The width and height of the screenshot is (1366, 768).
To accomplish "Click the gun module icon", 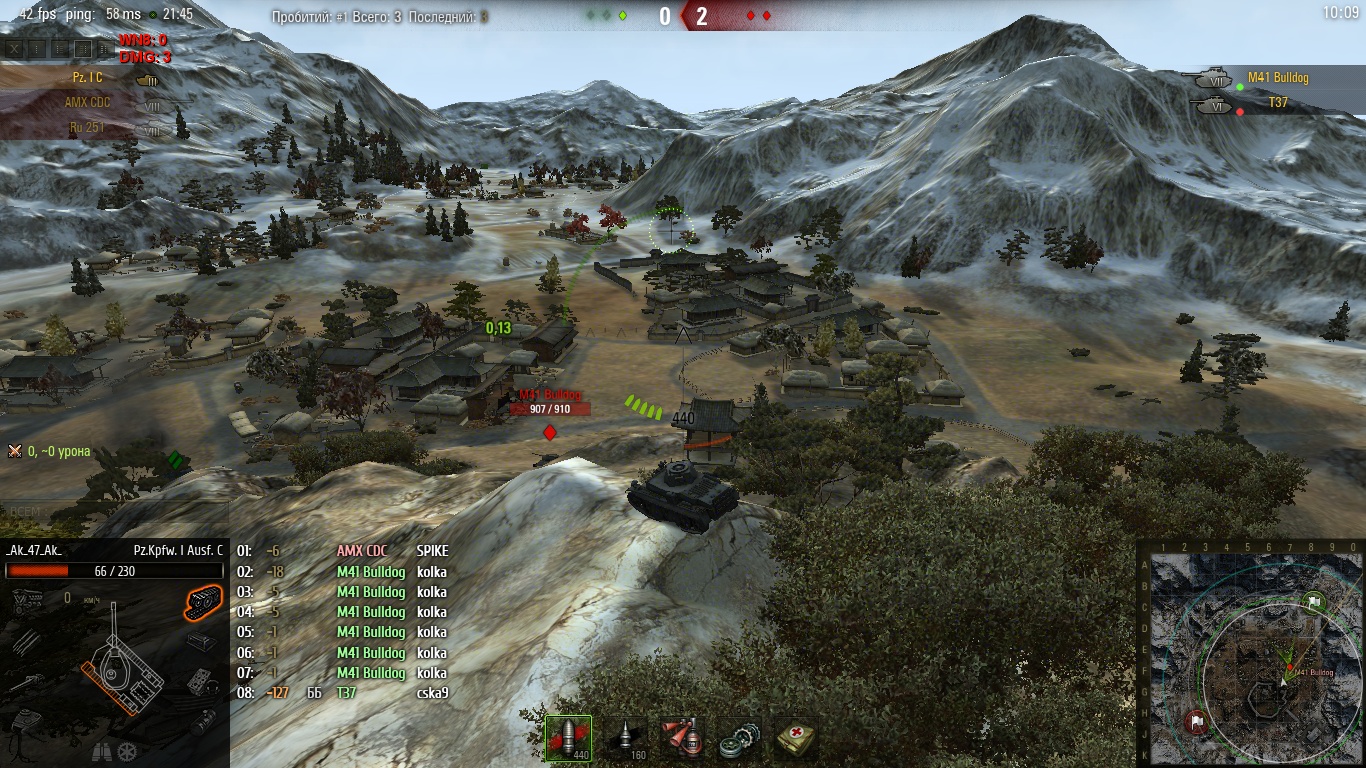I will pos(26,684).
